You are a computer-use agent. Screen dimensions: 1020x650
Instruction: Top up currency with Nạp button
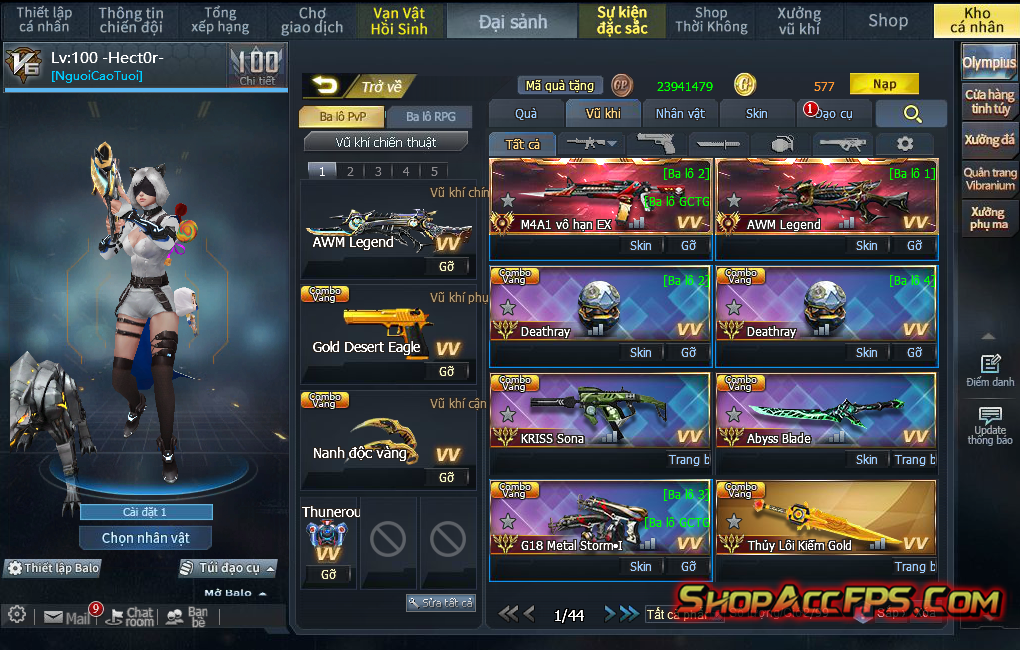884,85
